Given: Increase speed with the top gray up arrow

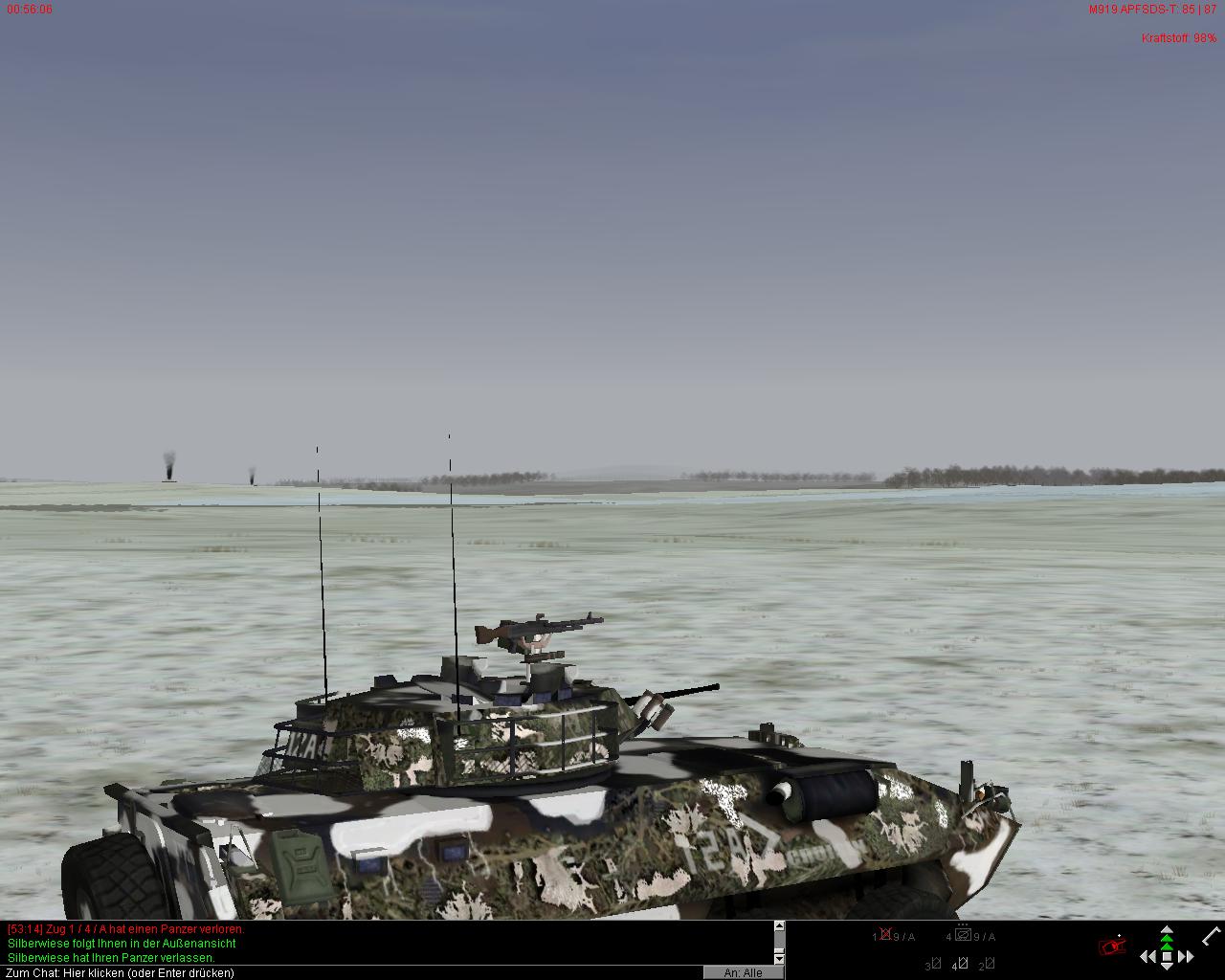Looking at the screenshot, I should coord(1167,929).
